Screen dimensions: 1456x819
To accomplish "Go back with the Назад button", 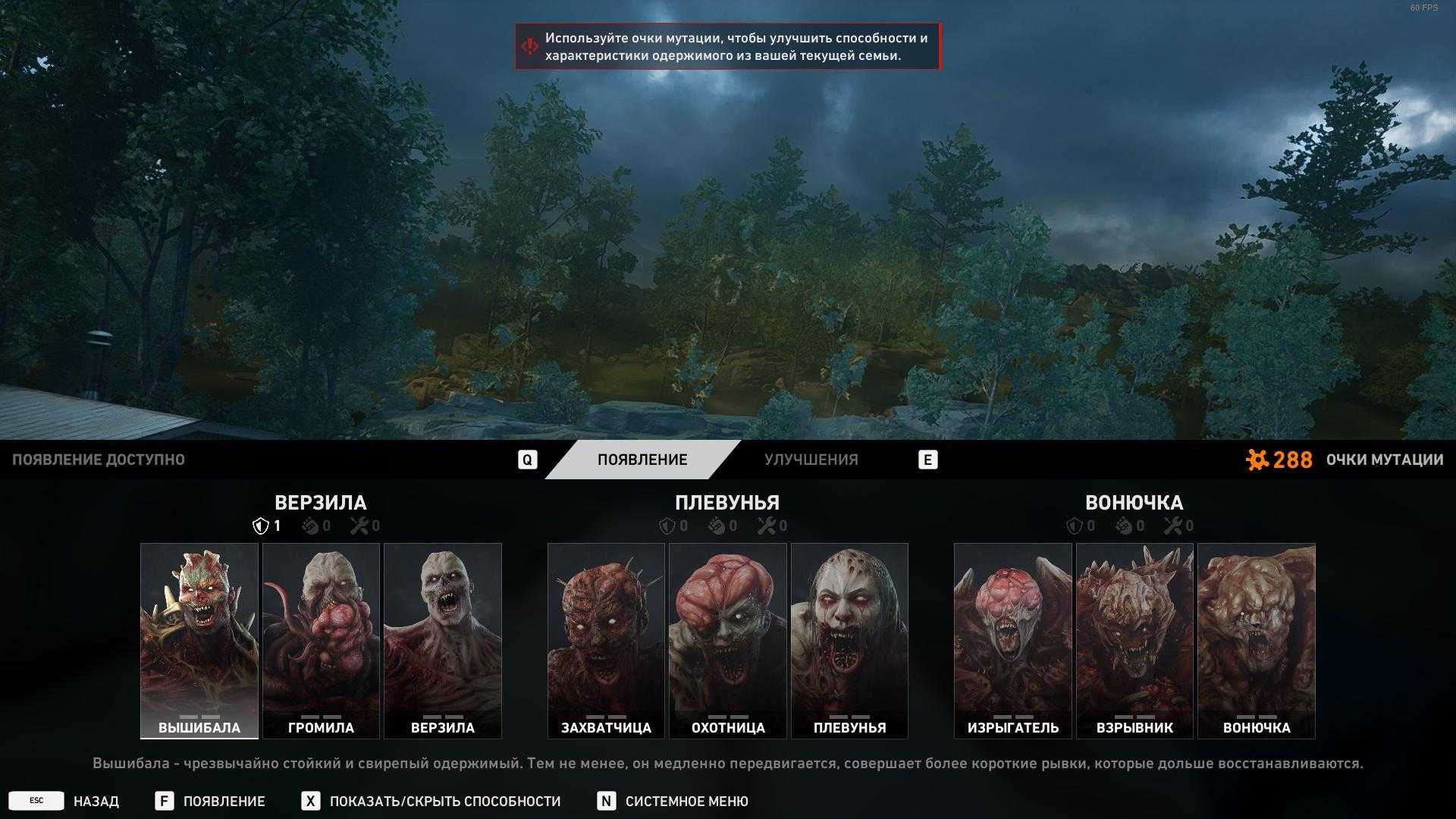I will tap(96, 802).
